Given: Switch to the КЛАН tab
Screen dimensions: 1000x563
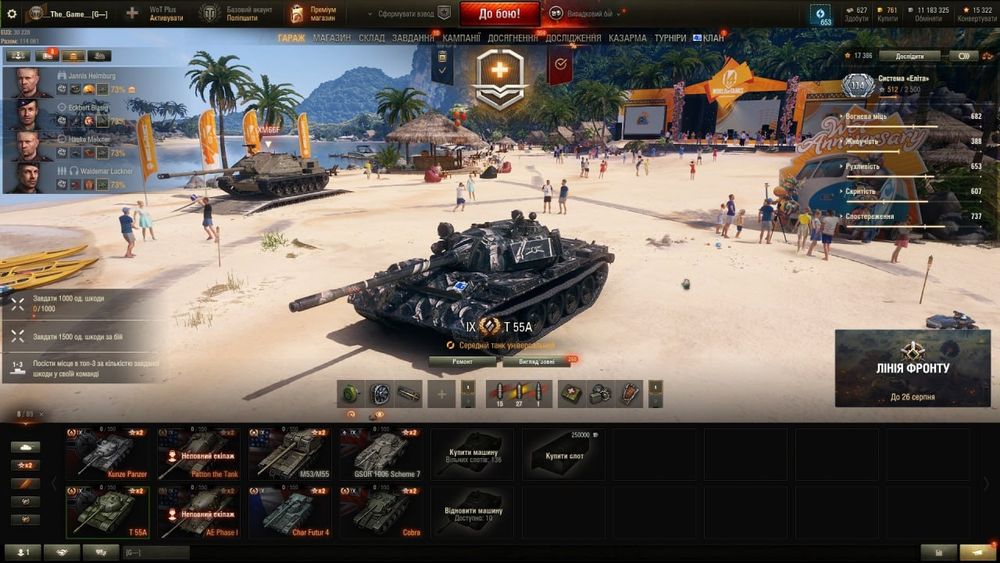Looking at the screenshot, I should [x=713, y=38].
